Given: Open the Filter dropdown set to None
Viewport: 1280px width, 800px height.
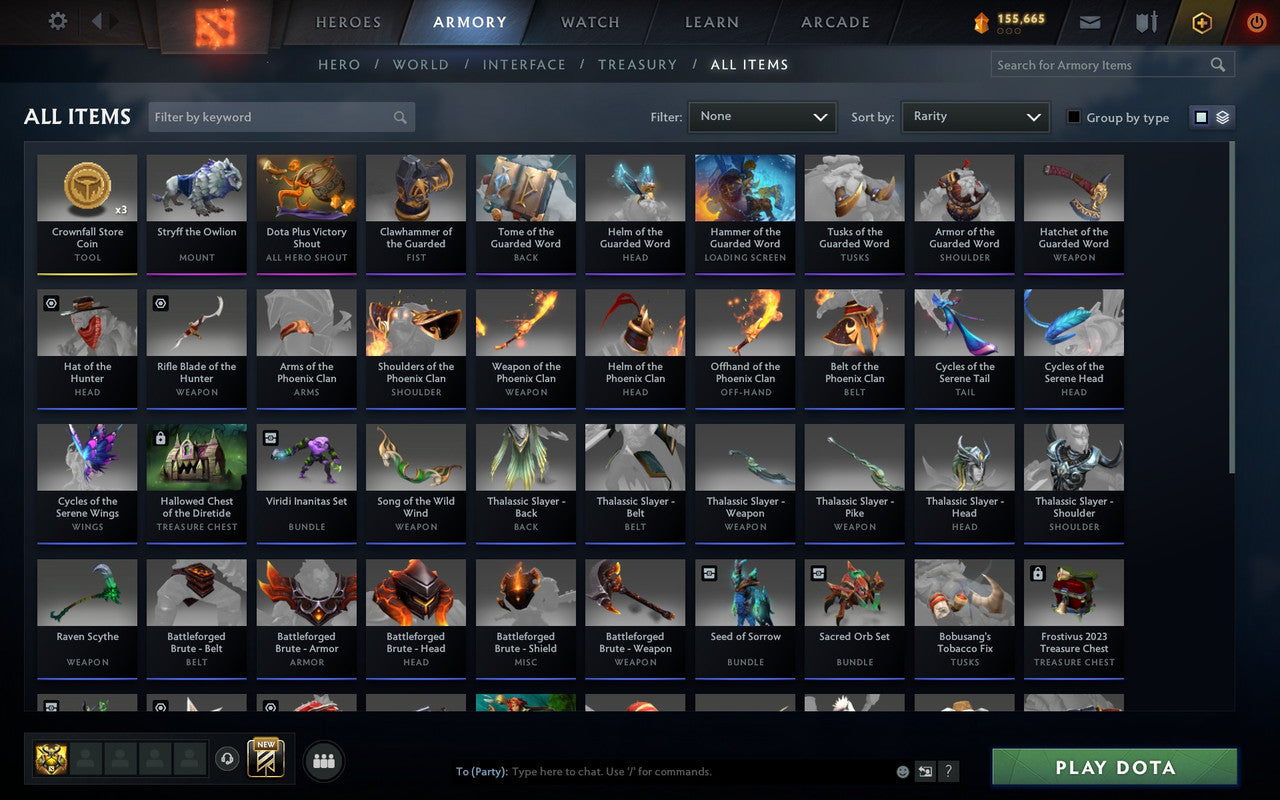Looking at the screenshot, I should [x=762, y=116].
